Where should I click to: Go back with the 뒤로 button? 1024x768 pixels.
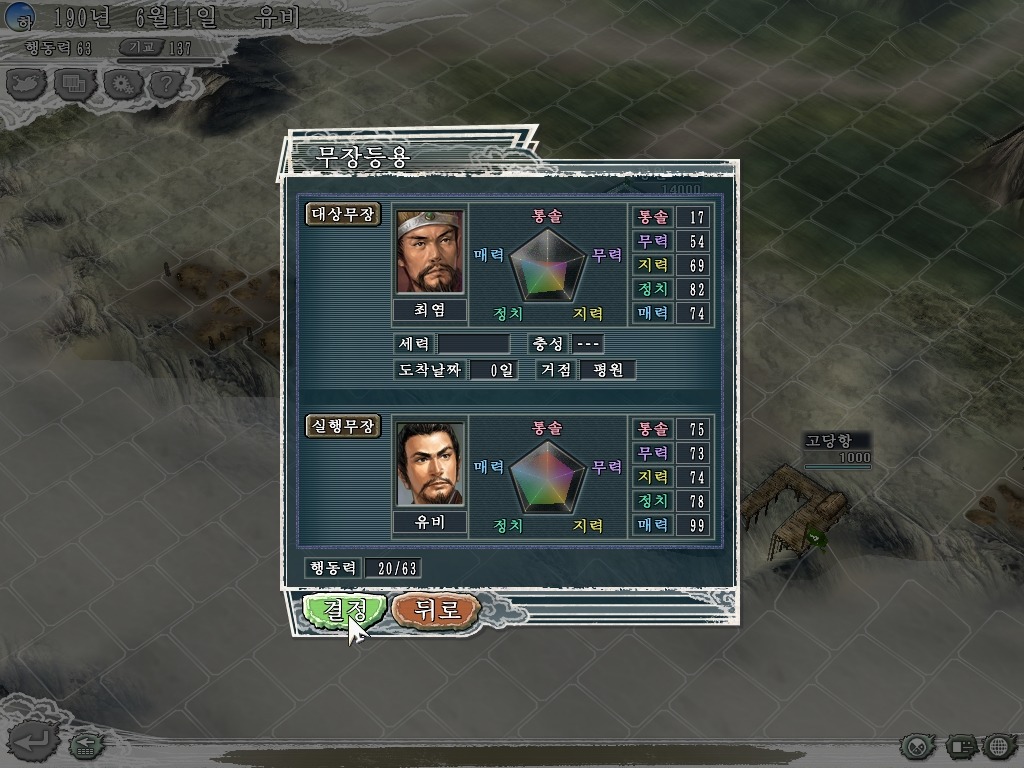436,609
